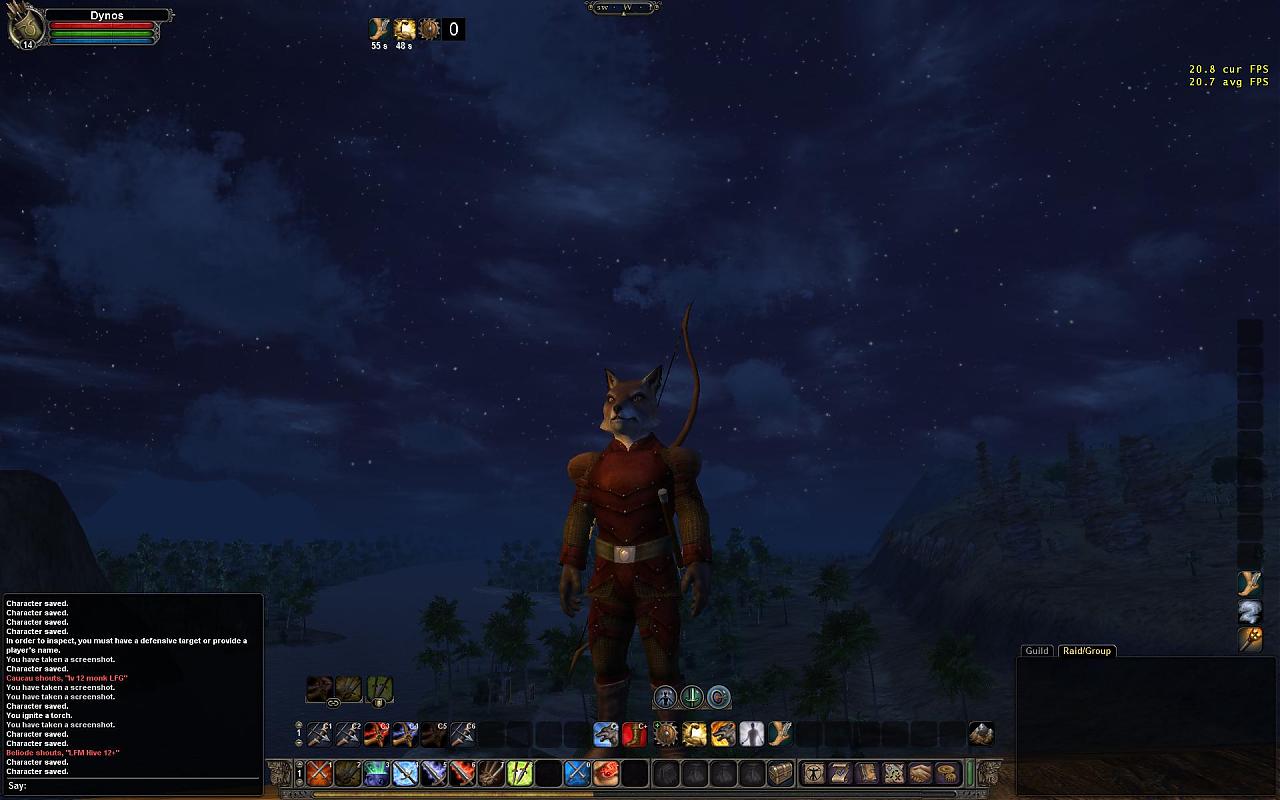Open the treasure map icon
Screen dimensions: 1280x800
[867, 773]
